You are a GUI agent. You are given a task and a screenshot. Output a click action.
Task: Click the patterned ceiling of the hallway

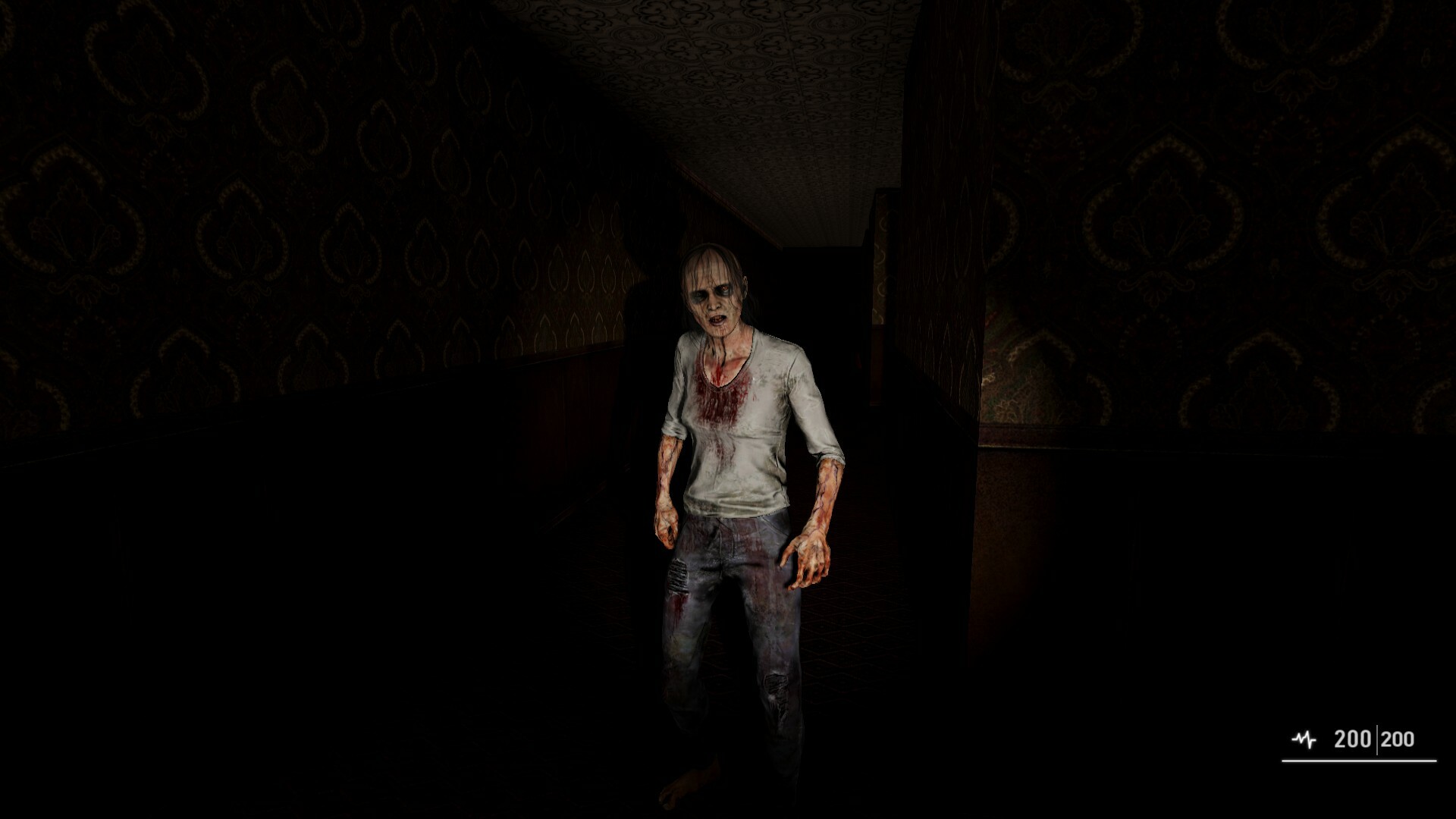(x=758, y=61)
